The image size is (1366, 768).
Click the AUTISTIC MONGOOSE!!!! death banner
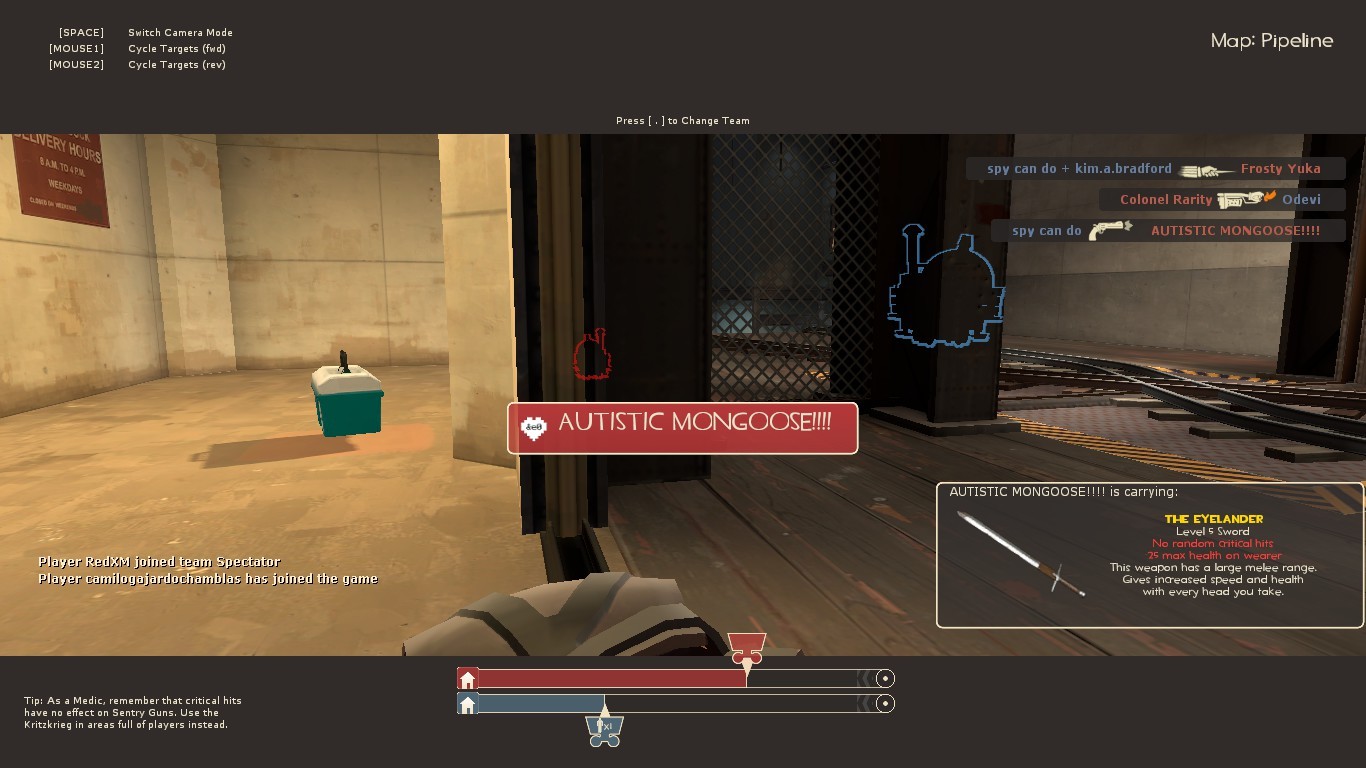tap(682, 427)
